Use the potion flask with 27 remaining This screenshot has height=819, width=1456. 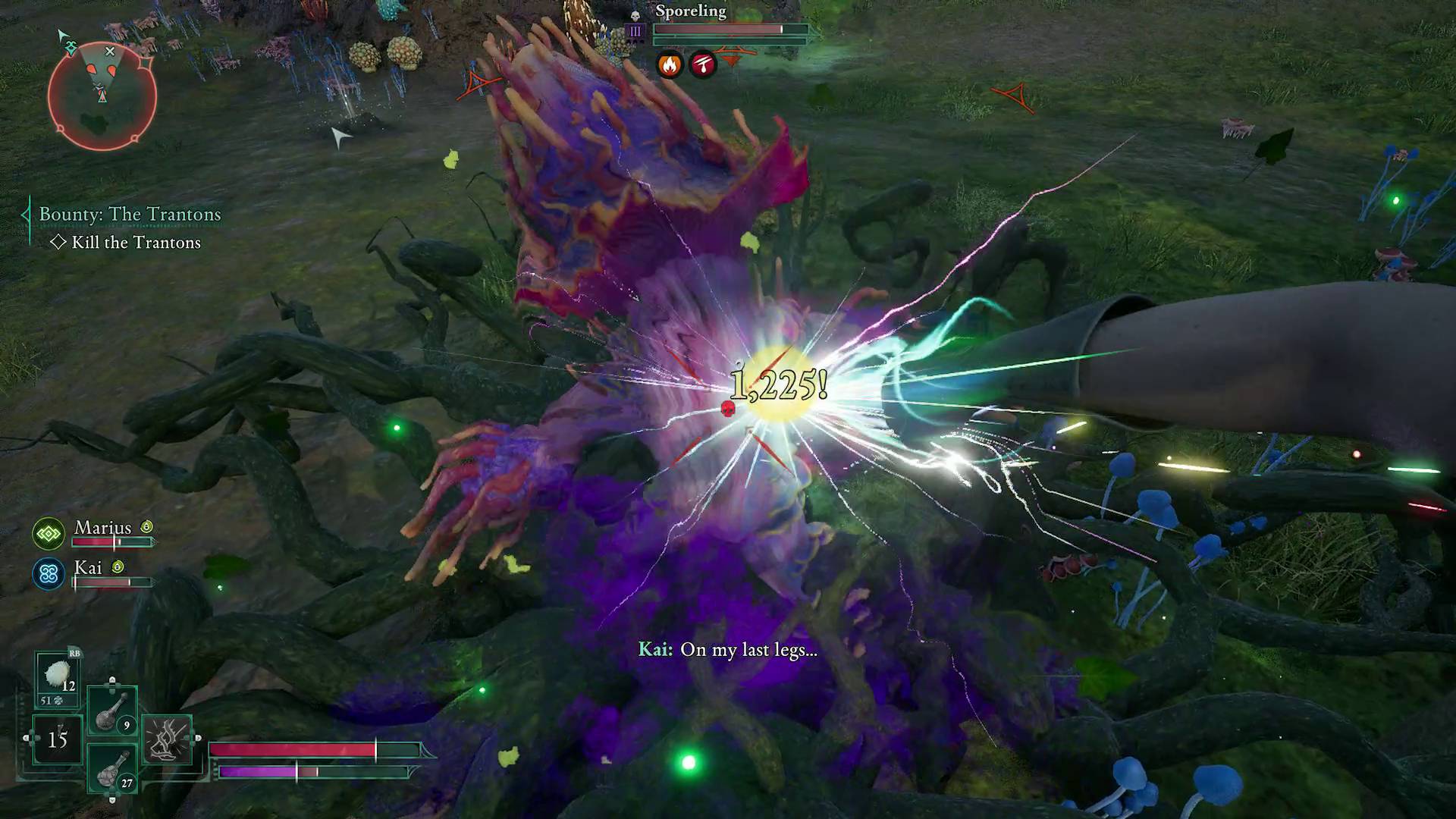click(112, 769)
